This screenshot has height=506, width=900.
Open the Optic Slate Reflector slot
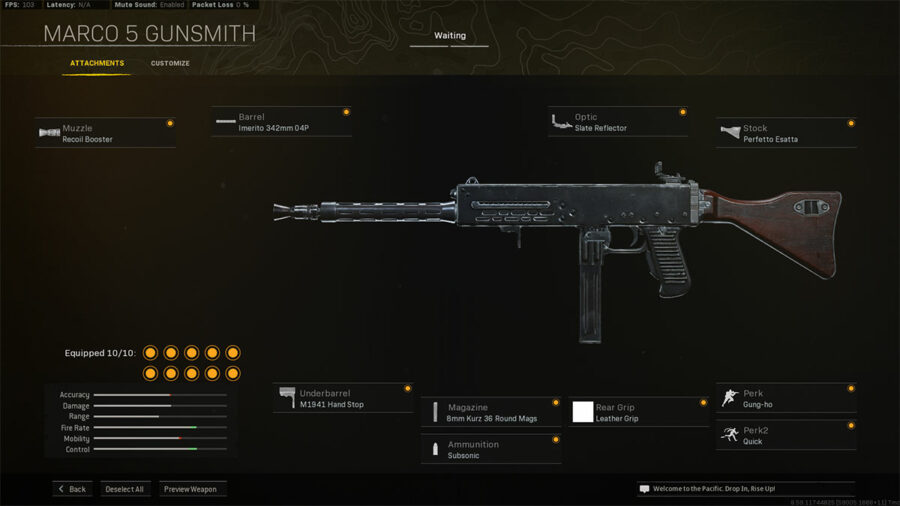point(617,122)
